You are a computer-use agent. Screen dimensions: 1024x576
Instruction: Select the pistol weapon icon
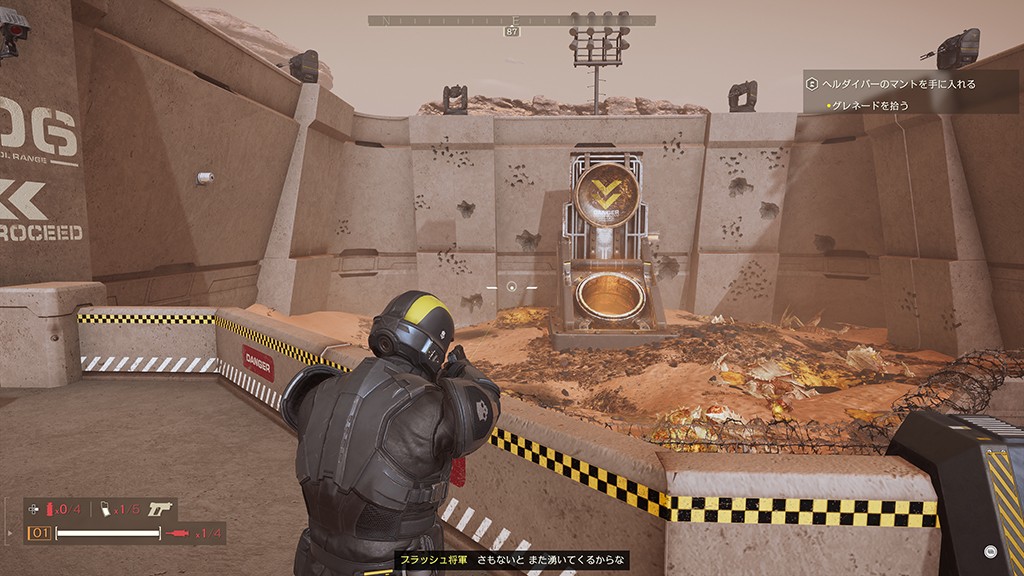(x=161, y=509)
